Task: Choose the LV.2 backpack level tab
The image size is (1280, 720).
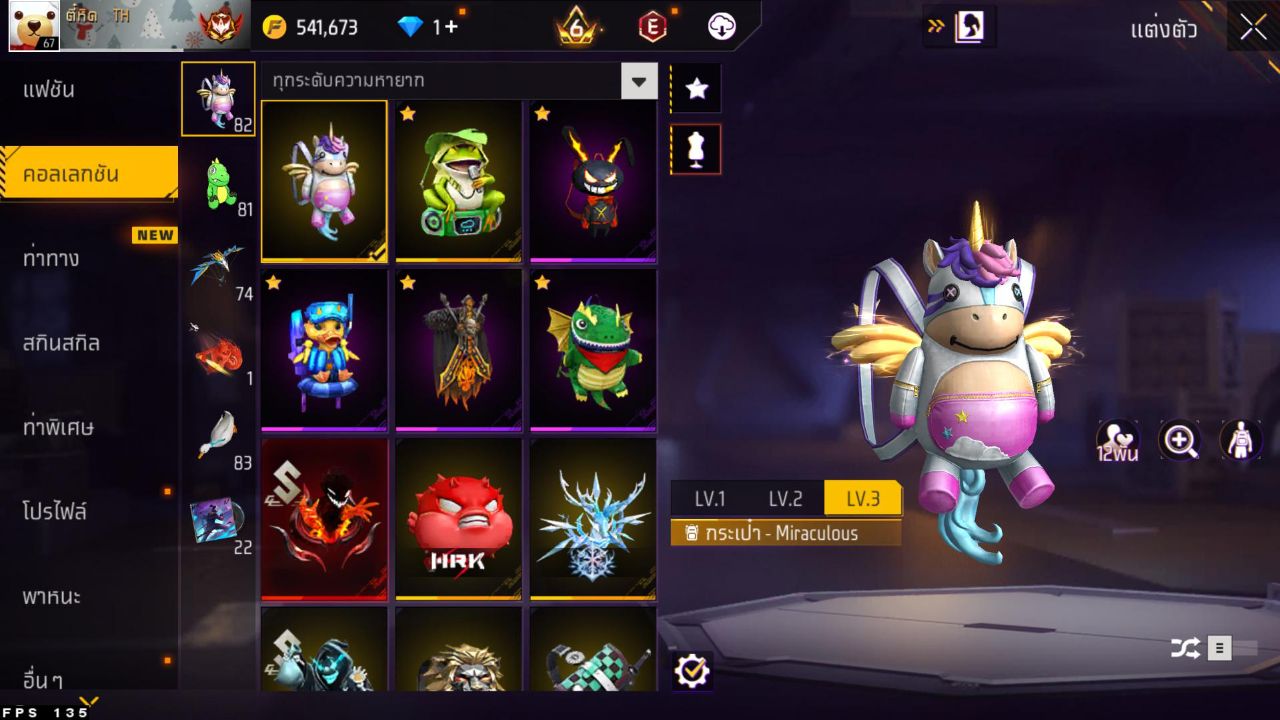Action: pos(785,498)
